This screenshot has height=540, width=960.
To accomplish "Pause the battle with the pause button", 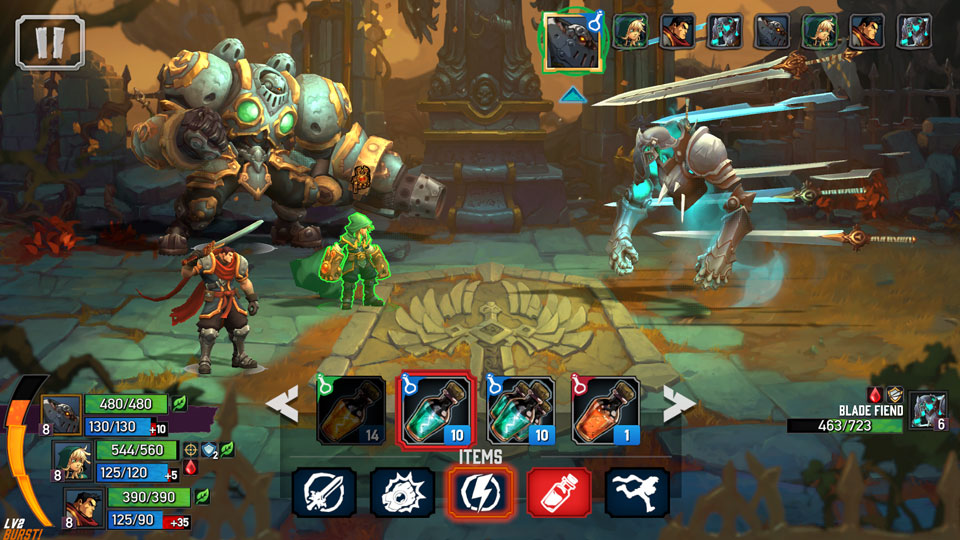I will [50, 42].
